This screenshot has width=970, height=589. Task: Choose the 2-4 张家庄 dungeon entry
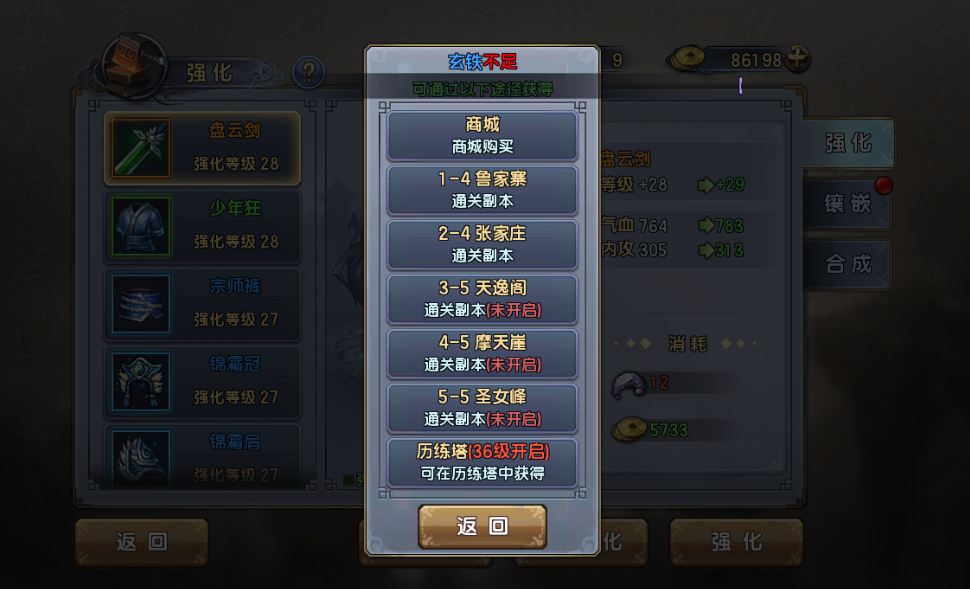pos(482,244)
